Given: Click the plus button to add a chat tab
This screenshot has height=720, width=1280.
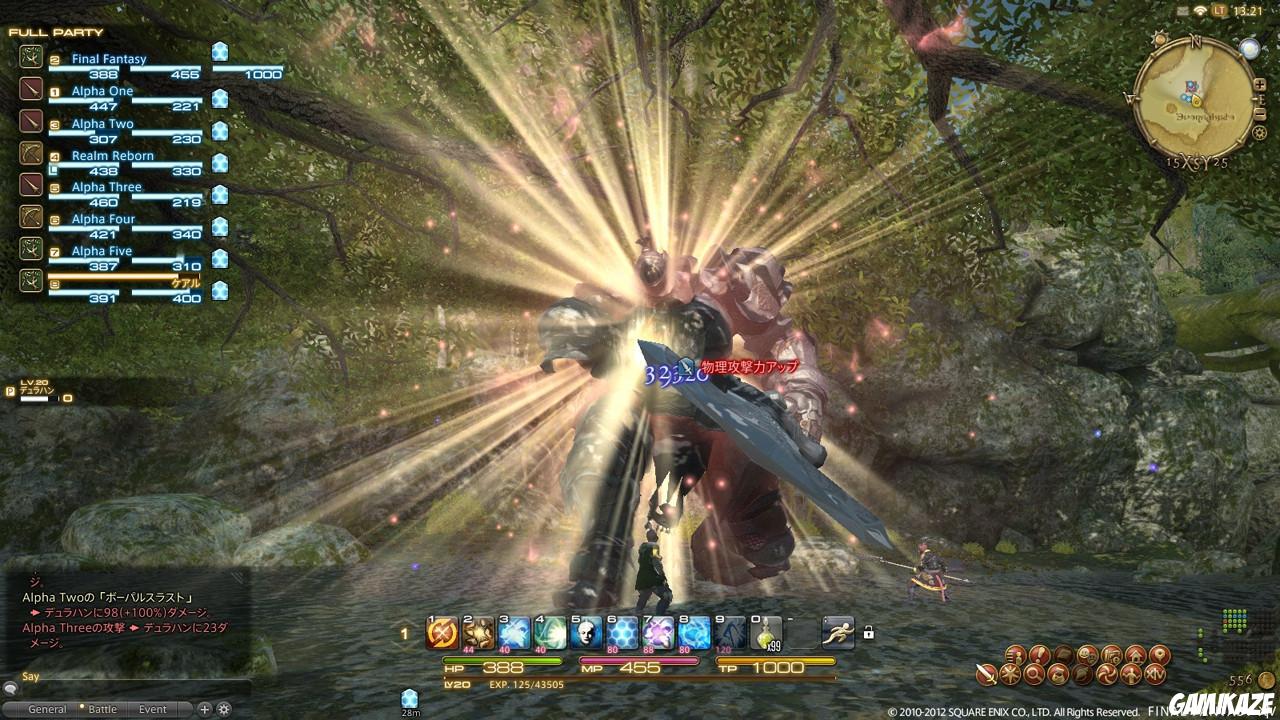Looking at the screenshot, I should click(204, 709).
